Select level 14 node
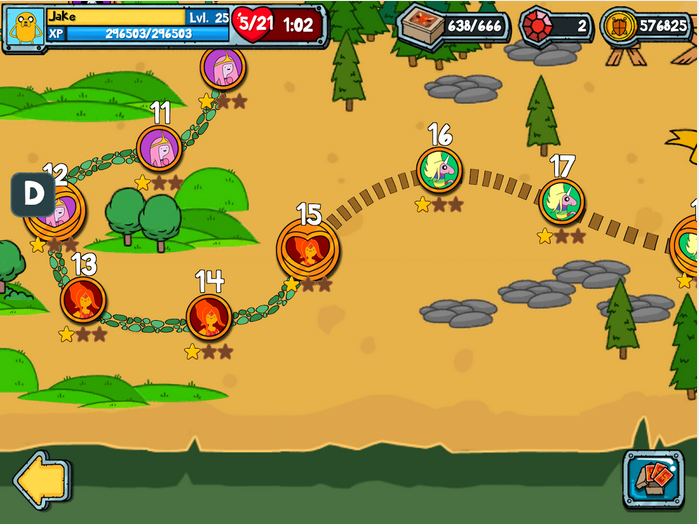Image resolution: width=699 pixels, height=524 pixels. [209, 316]
